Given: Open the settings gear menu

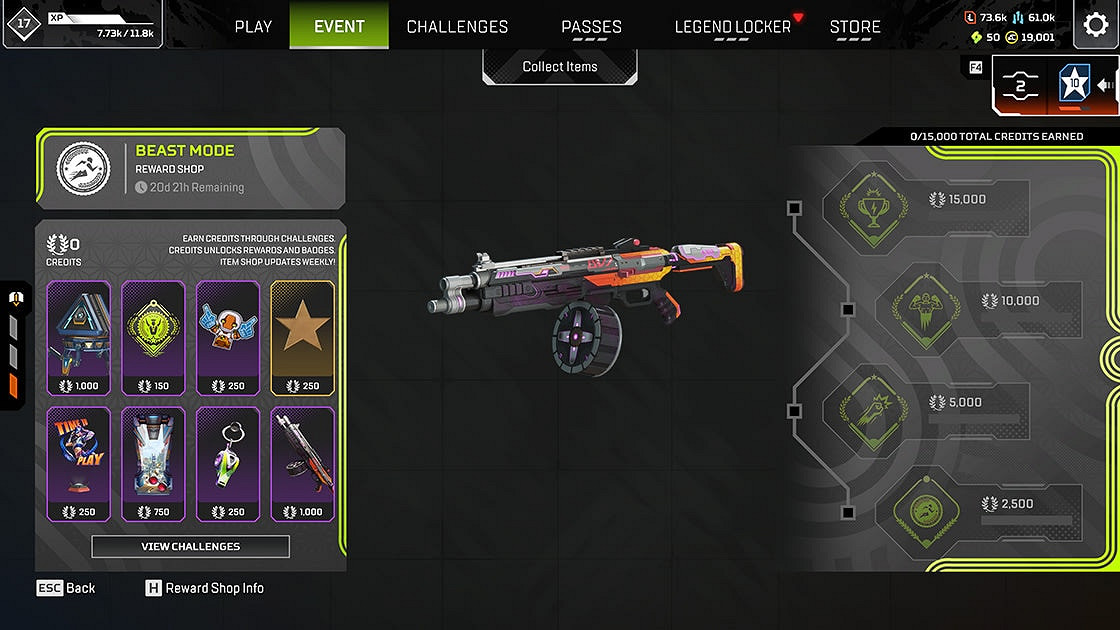Looking at the screenshot, I should 1096,26.
